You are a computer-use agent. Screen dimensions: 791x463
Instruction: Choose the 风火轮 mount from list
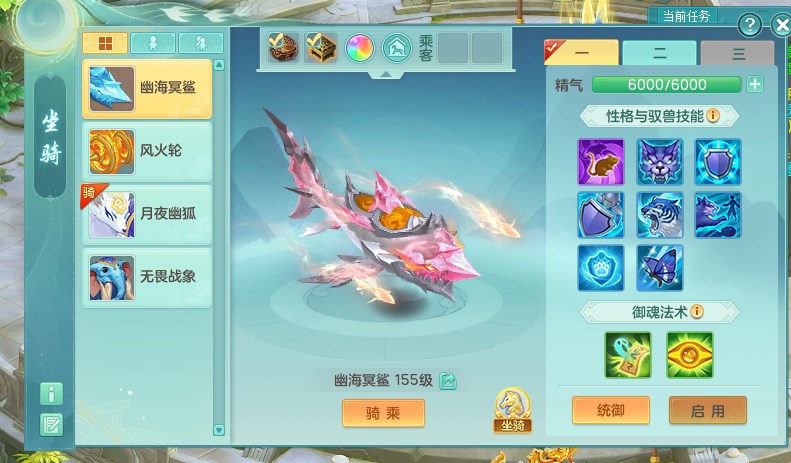[x=147, y=151]
